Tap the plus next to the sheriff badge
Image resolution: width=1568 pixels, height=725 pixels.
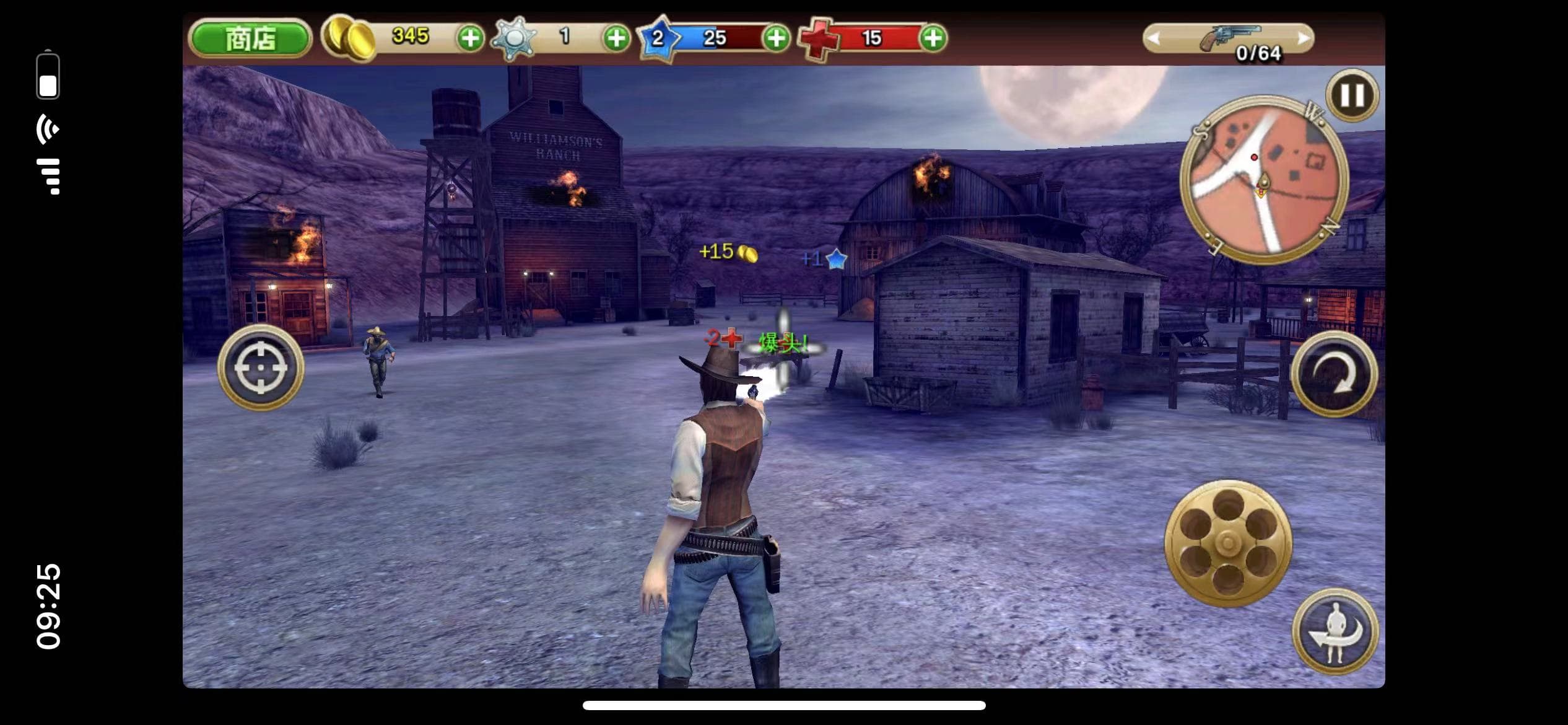[x=616, y=38]
